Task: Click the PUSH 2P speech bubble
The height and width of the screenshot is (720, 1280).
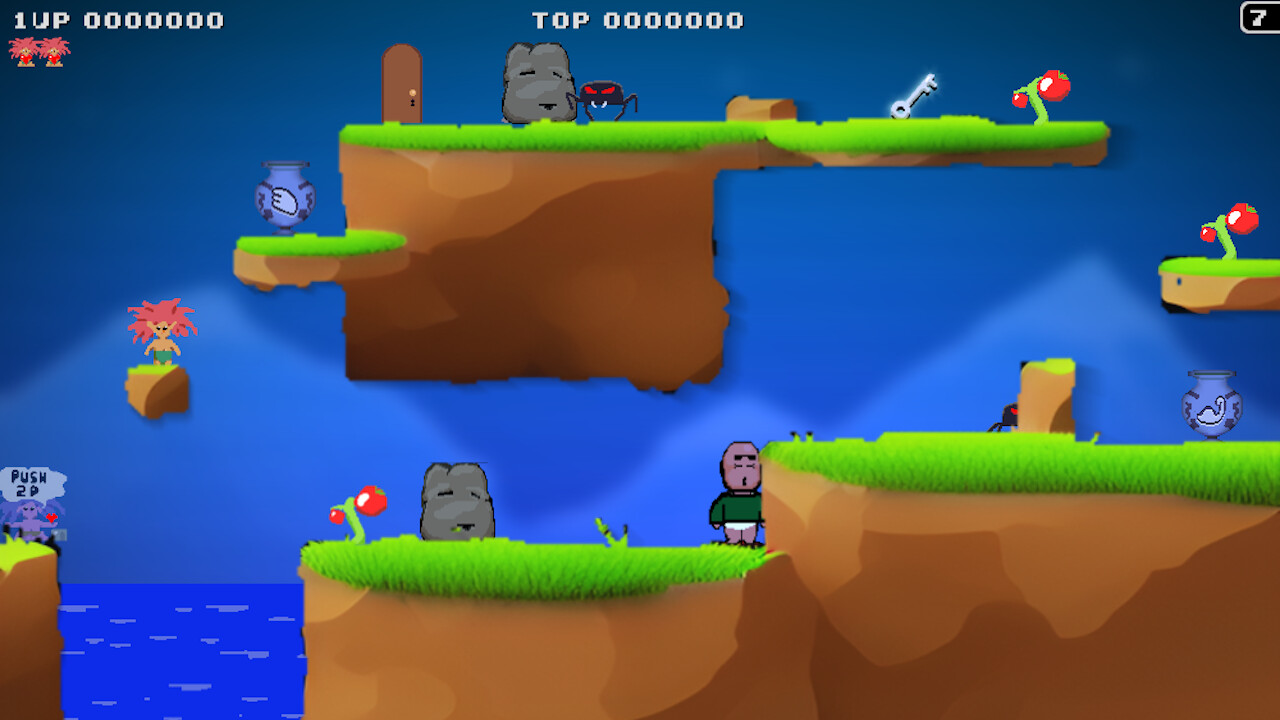Action: 30,480
